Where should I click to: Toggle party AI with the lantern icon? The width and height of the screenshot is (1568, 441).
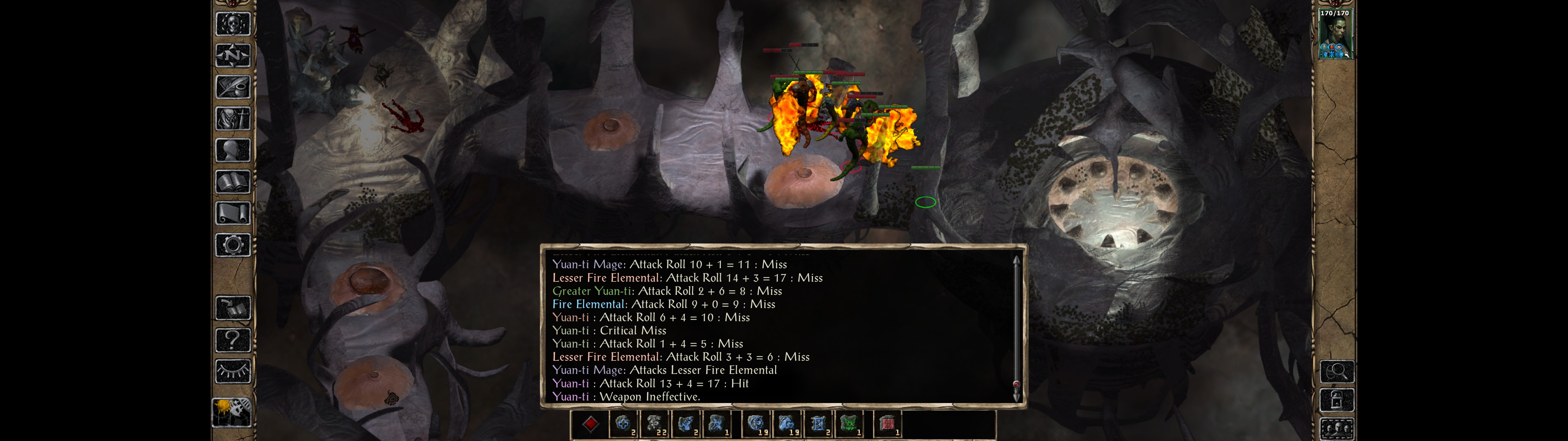[x=232, y=413]
